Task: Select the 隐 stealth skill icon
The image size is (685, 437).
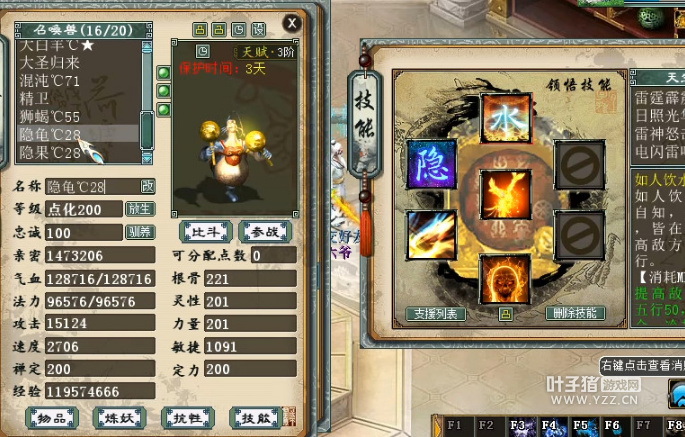Action: click(x=433, y=164)
